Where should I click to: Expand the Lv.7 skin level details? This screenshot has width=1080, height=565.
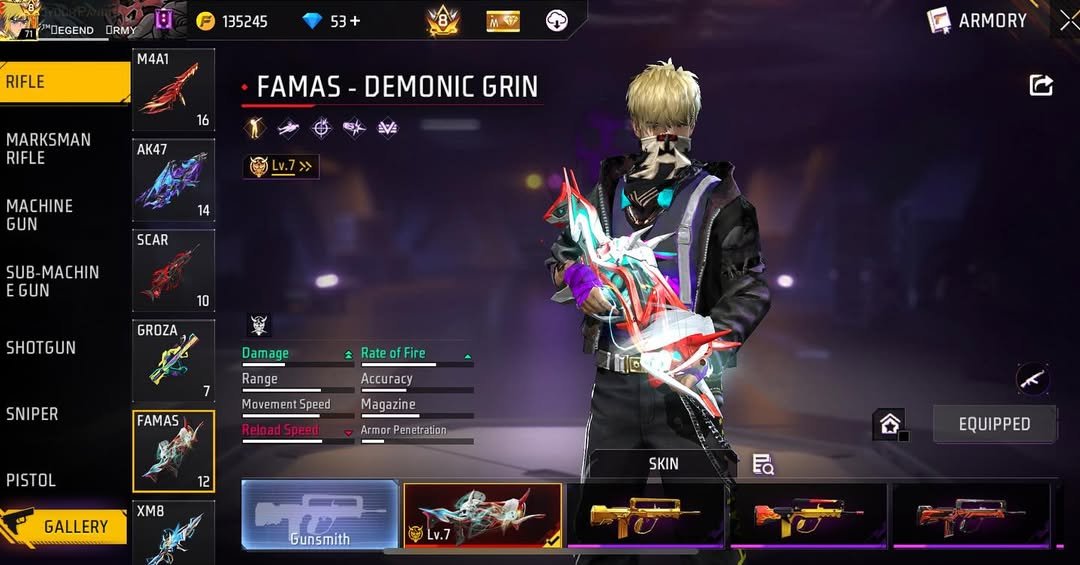(281, 167)
